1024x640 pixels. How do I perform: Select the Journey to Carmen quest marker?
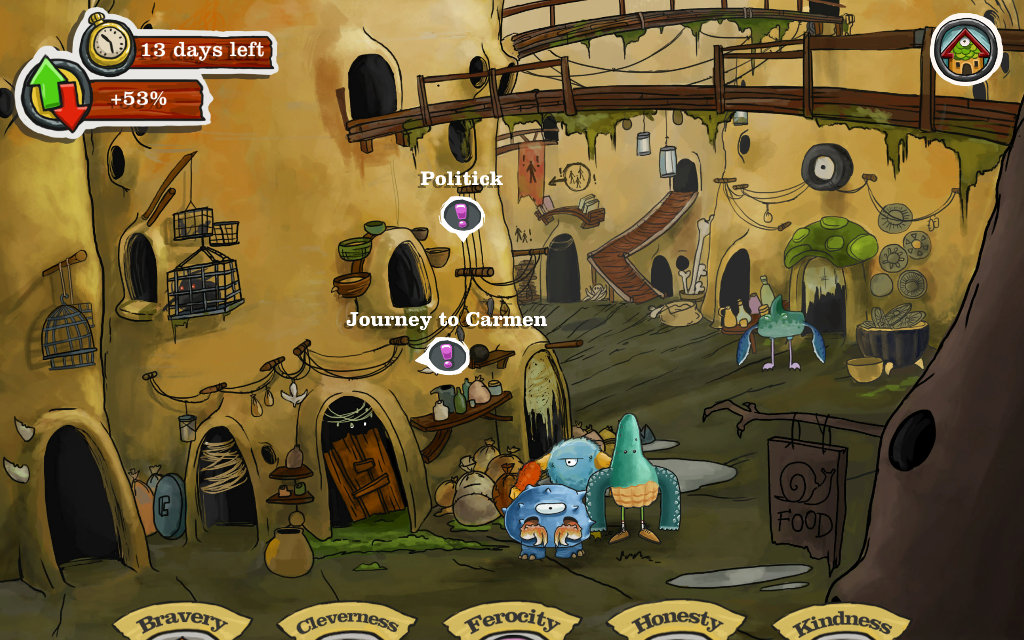446,355
